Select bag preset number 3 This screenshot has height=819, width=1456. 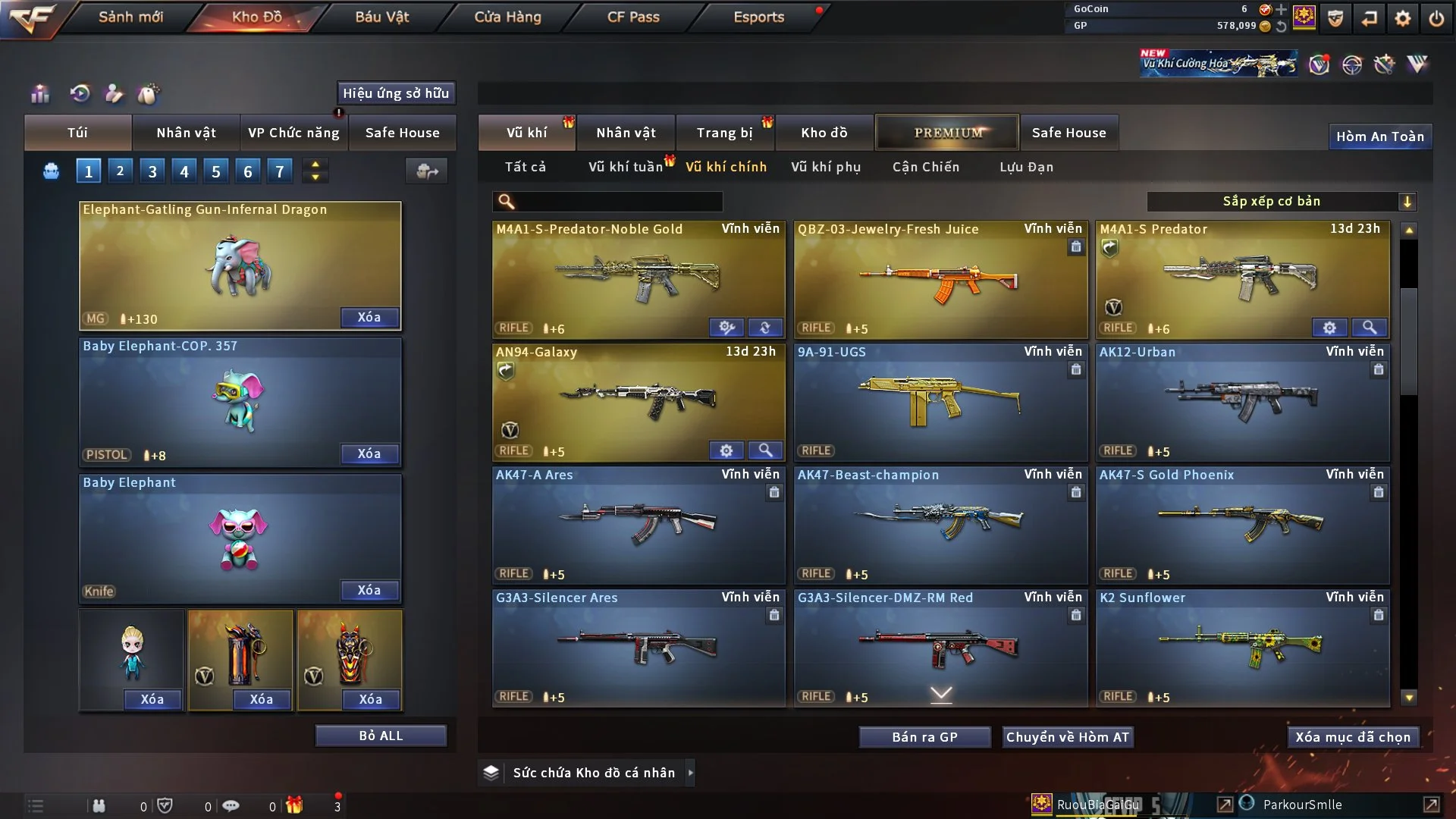click(x=152, y=171)
